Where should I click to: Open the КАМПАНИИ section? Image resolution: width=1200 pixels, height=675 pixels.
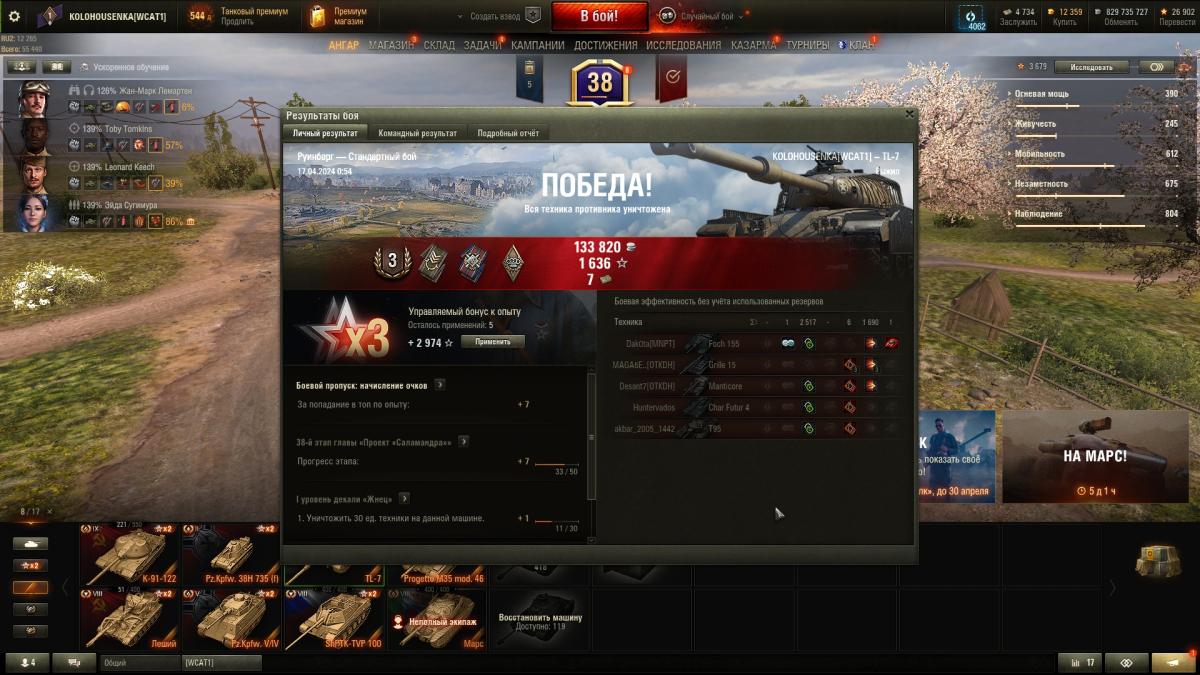click(x=538, y=45)
